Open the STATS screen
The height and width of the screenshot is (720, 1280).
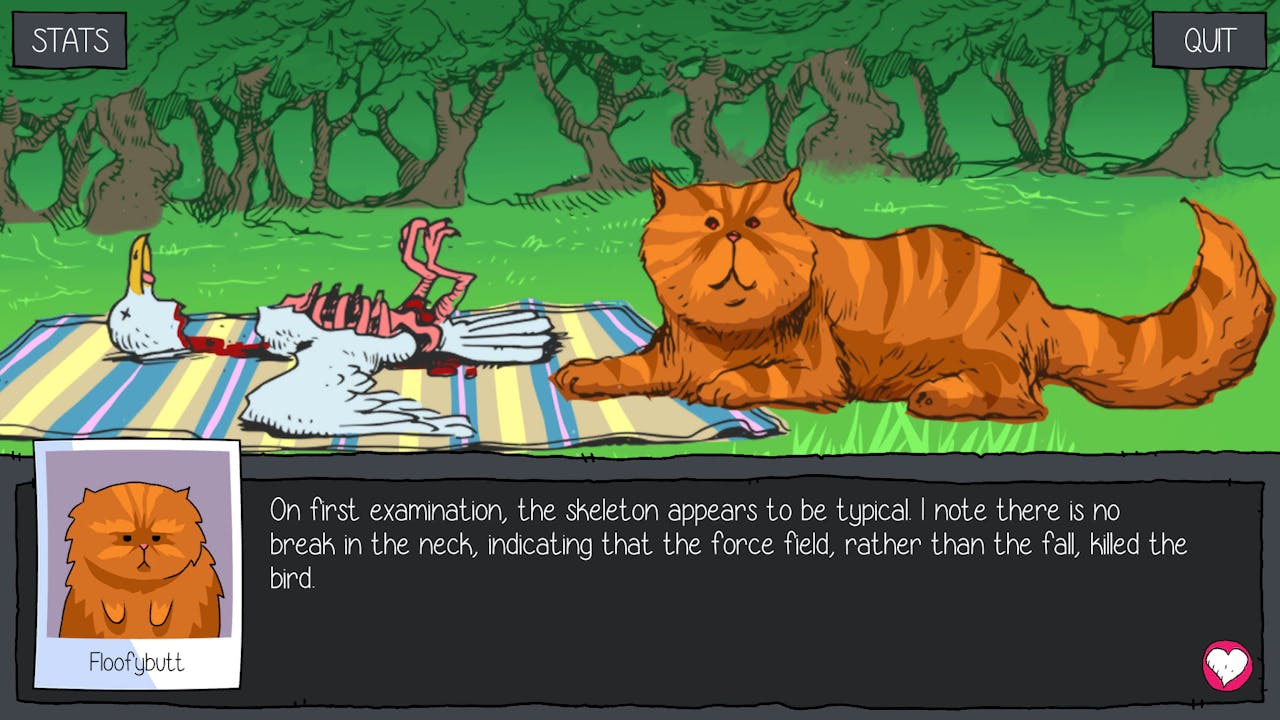pos(69,40)
